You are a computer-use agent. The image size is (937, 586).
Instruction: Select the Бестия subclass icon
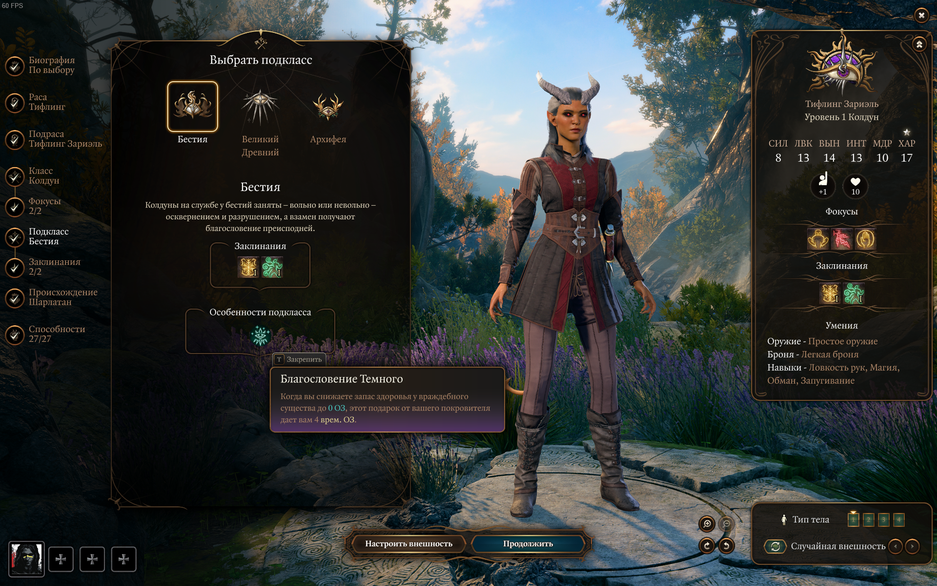click(192, 106)
